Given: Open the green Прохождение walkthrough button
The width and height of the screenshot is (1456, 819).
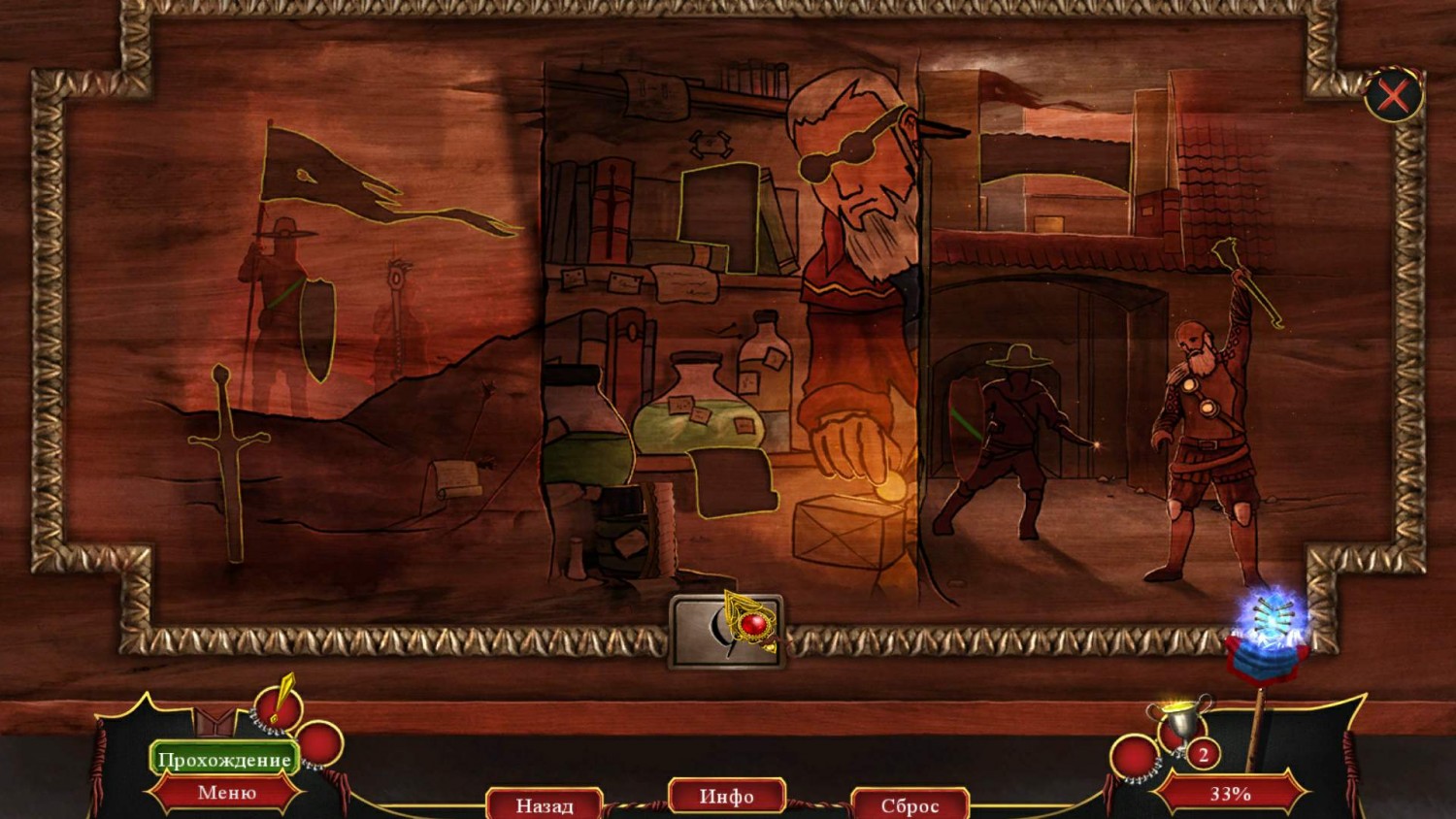Looking at the screenshot, I should 224,759.
